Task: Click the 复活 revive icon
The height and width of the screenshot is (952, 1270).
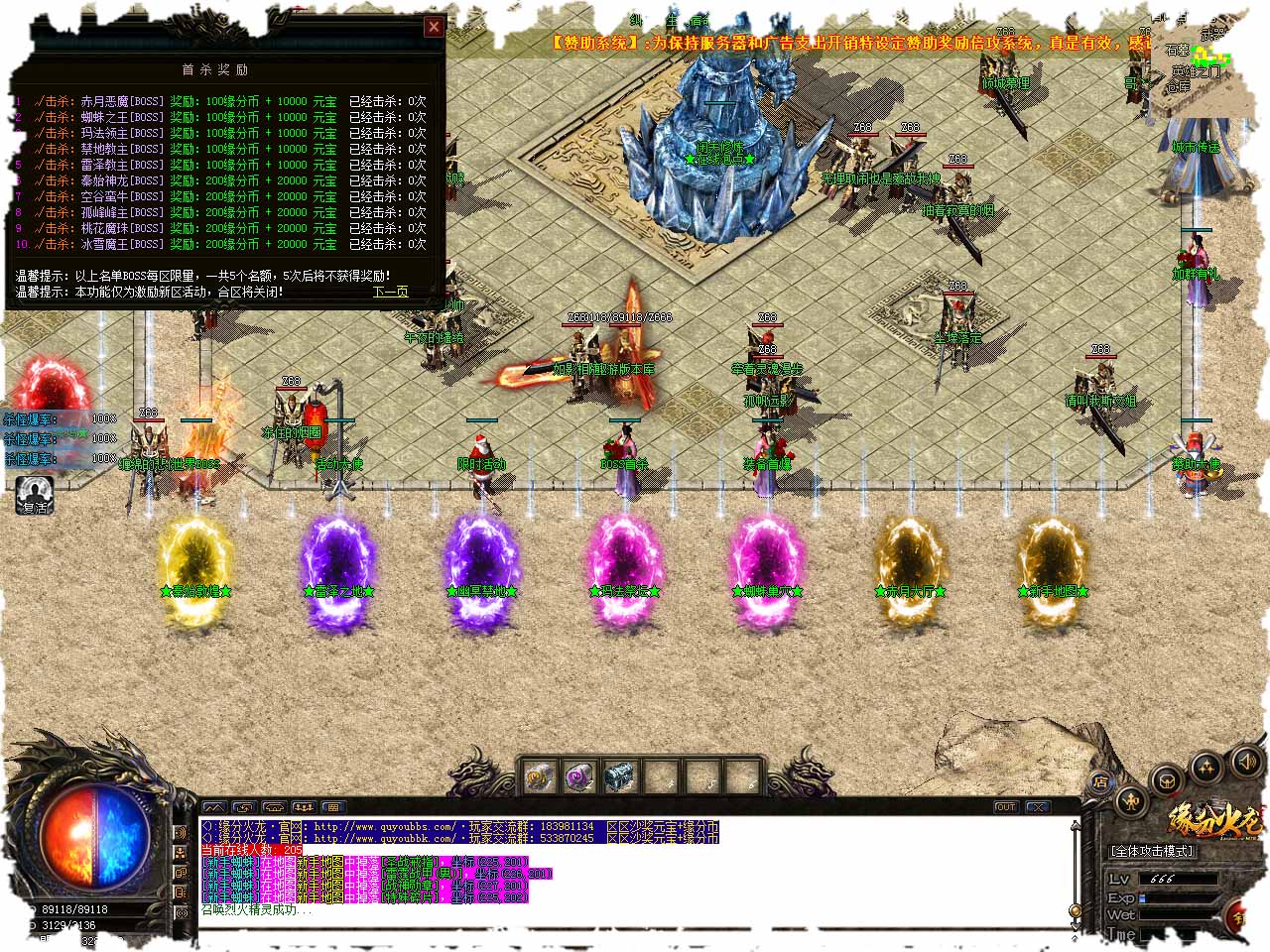Action: pos(36,494)
